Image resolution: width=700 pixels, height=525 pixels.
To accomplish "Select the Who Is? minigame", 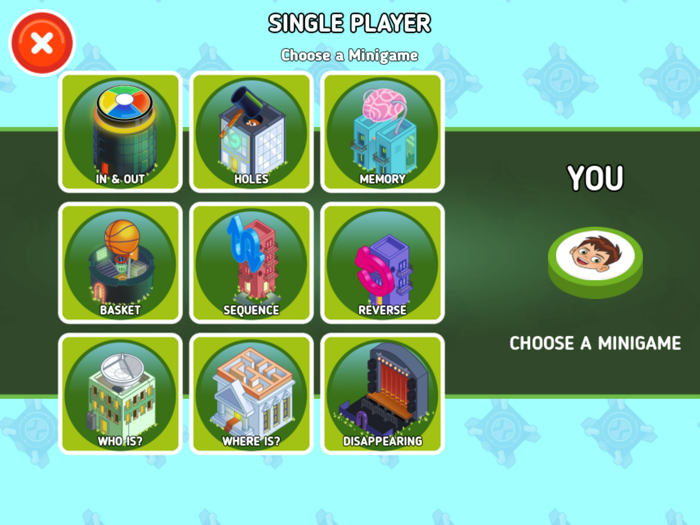I will point(120,394).
